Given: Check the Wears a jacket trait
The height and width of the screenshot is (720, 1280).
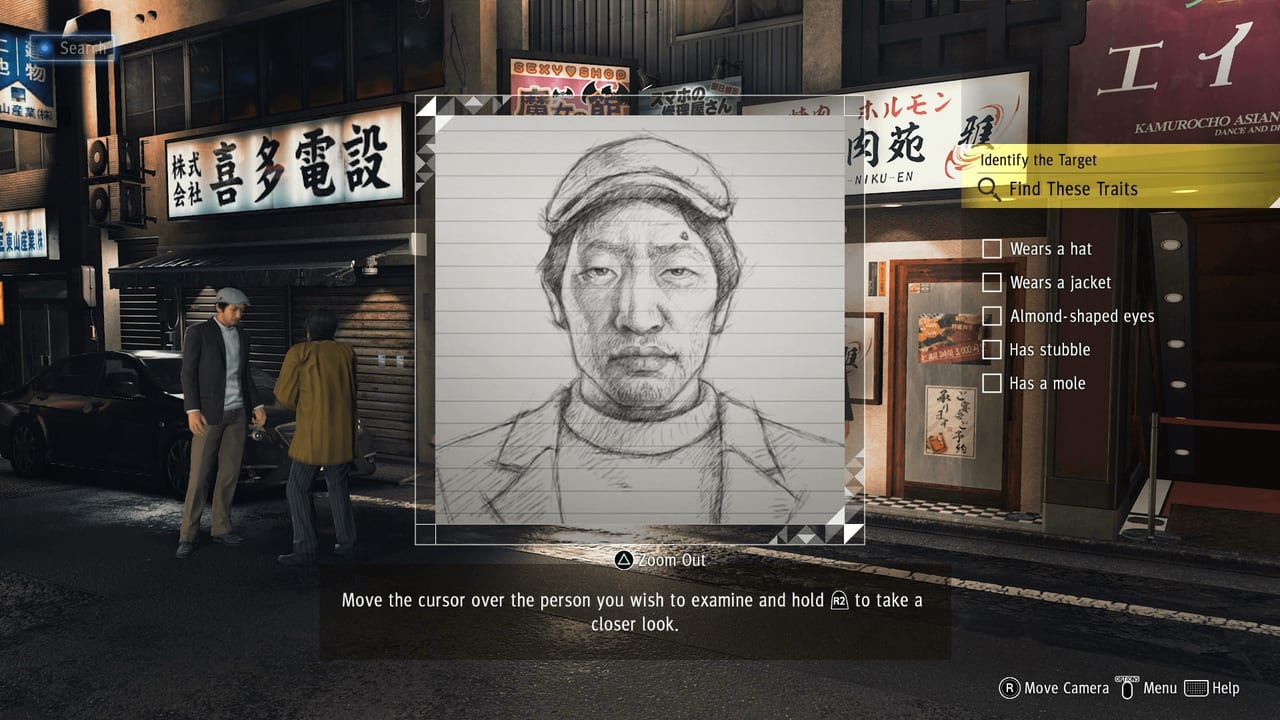Looking at the screenshot, I should (x=992, y=282).
